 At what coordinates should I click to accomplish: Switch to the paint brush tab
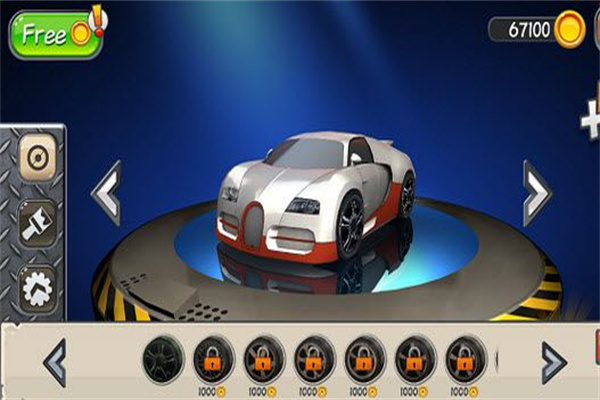37,223
